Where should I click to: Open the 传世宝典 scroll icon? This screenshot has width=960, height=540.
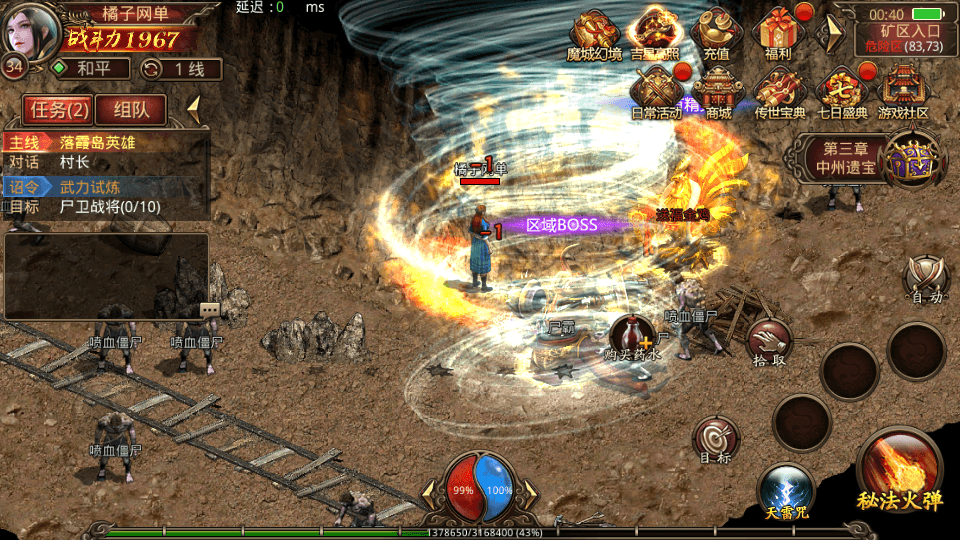(x=779, y=90)
